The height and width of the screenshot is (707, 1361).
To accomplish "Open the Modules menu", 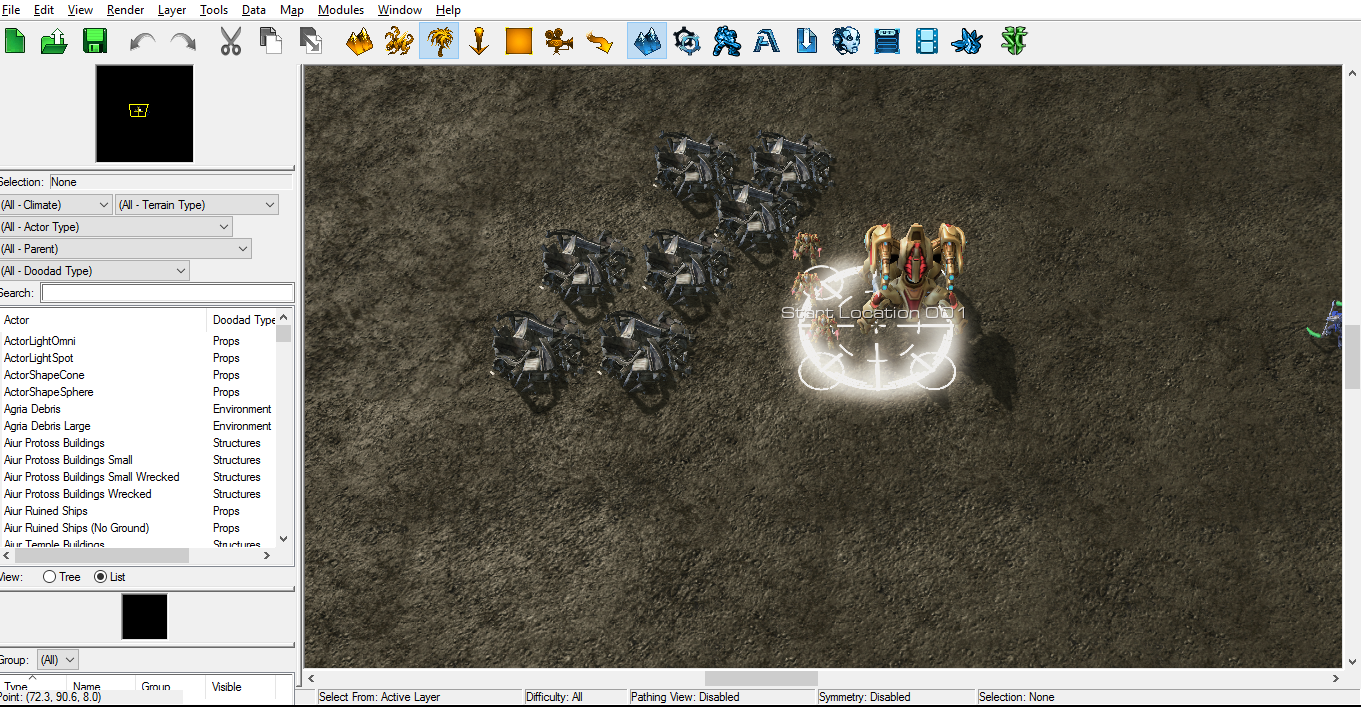I will point(341,10).
